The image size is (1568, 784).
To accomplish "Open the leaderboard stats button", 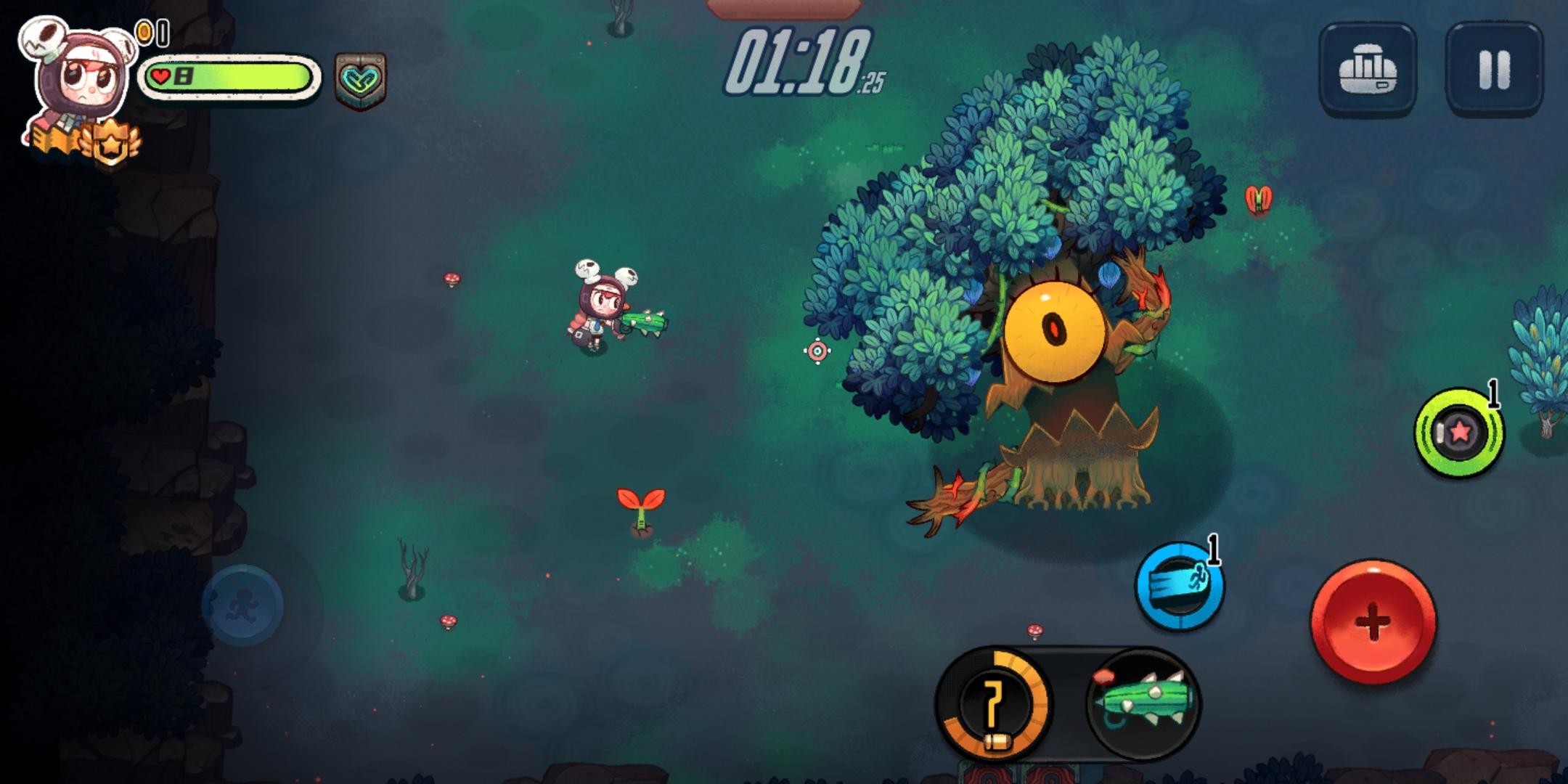I will (1367, 70).
